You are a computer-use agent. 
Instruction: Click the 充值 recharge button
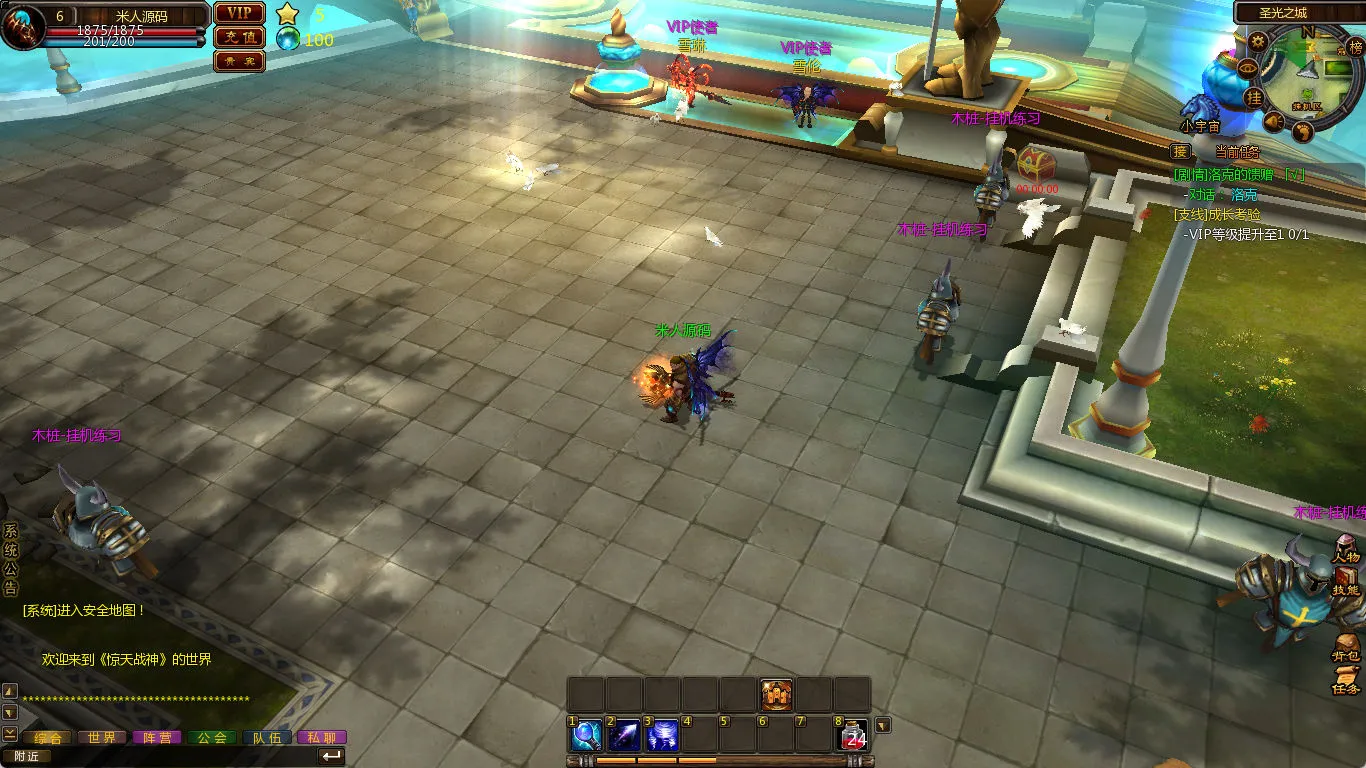coord(240,37)
